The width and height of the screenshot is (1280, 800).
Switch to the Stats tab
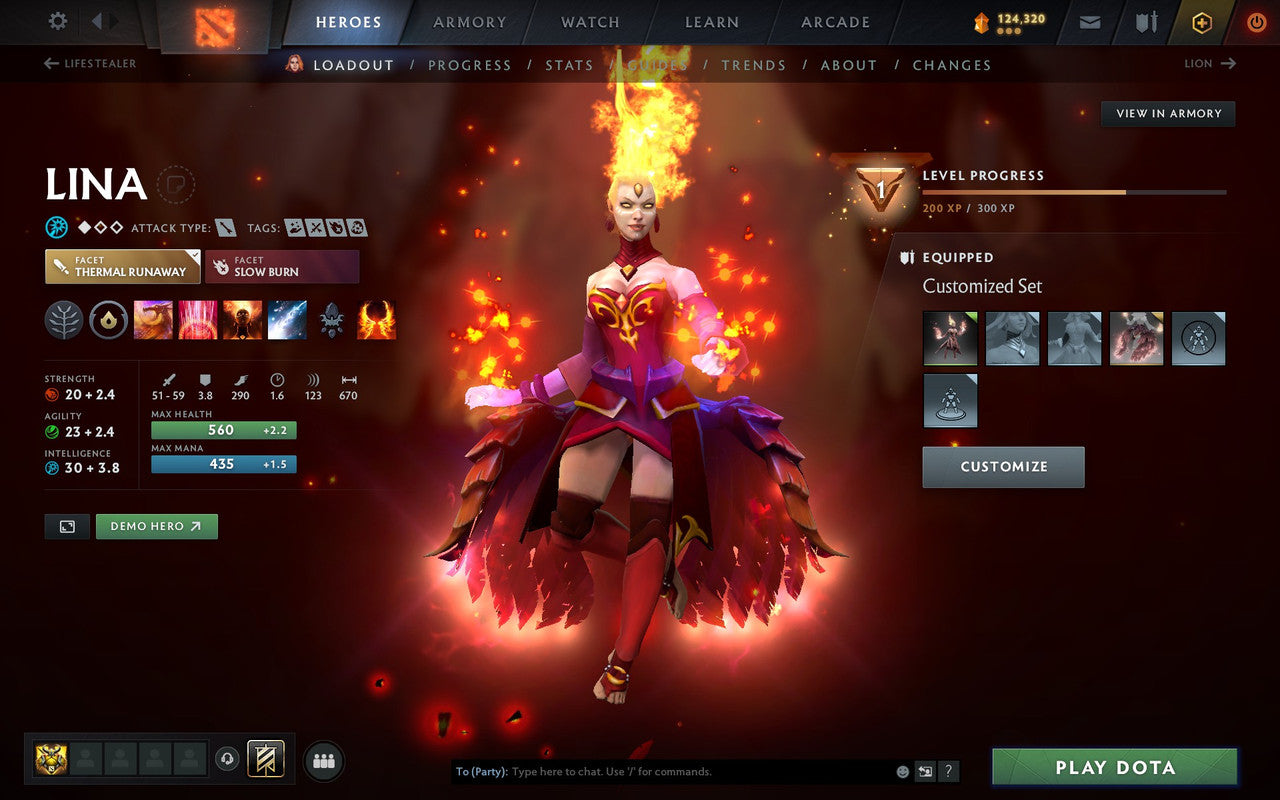pos(569,65)
